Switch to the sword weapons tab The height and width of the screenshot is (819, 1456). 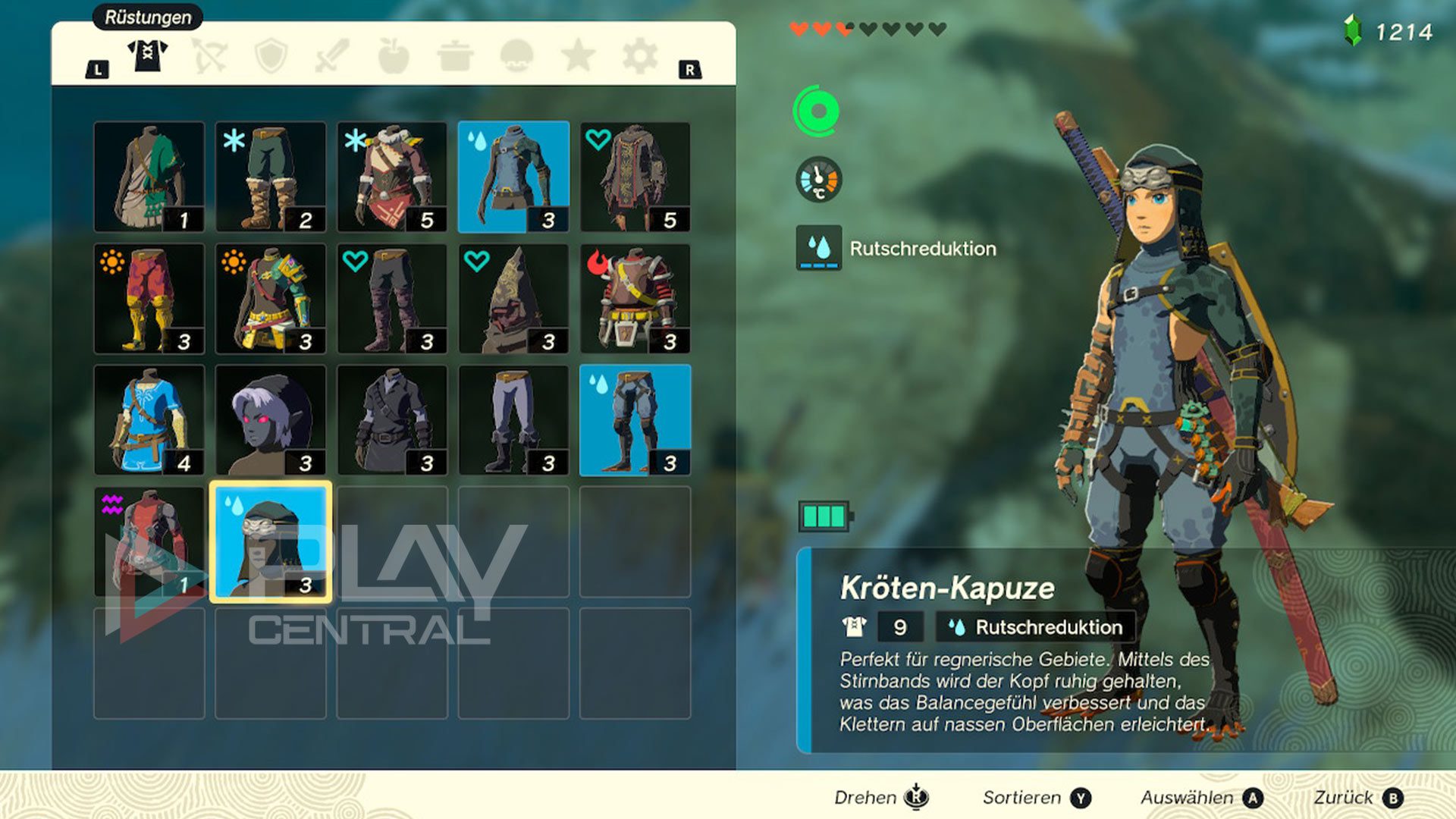332,56
